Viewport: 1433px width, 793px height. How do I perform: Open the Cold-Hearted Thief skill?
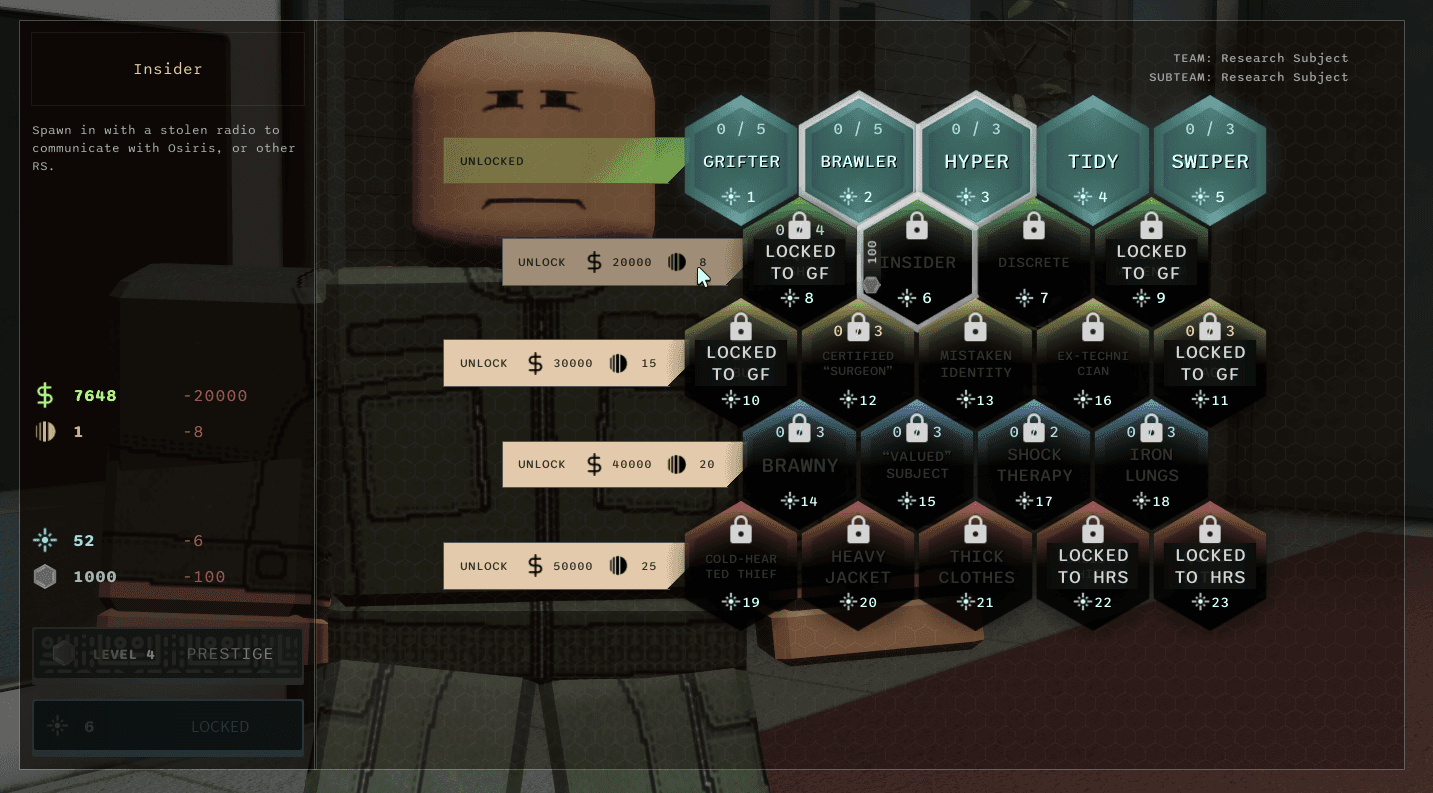(741, 567)
